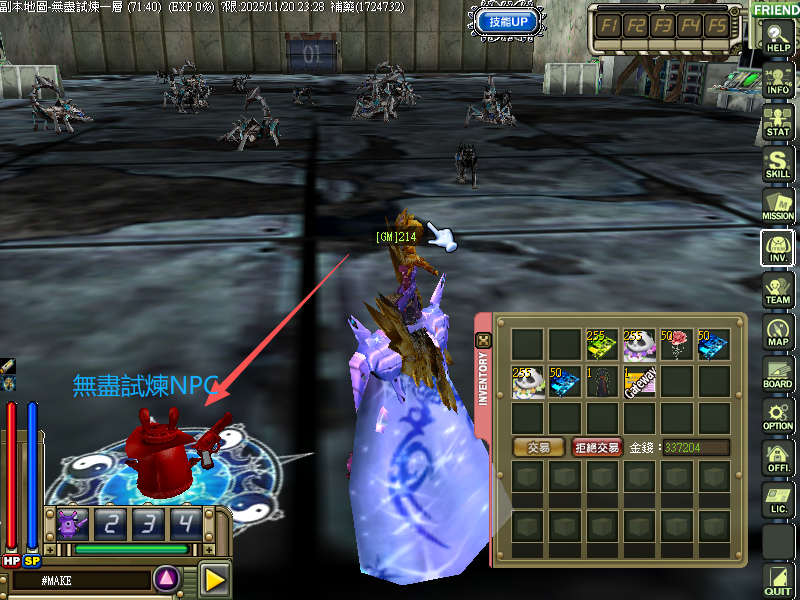The height and width of the screenshot is (600, 800).
Task: Close the inventory window
Action: coord(483,340)
